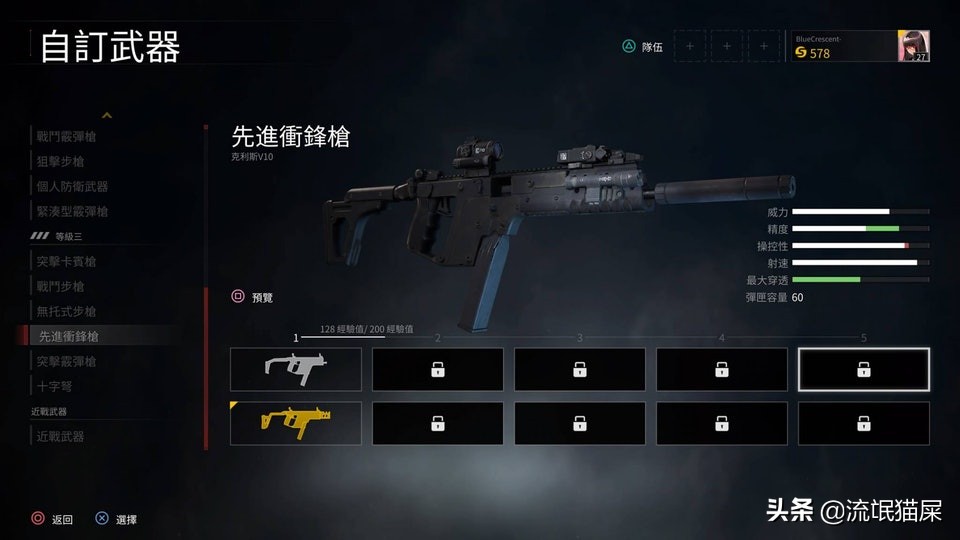The height and width of the screenshot is (540, 960).
Task: Click the highlighted locked level 5 slot
Action: (x=863, y=369)
